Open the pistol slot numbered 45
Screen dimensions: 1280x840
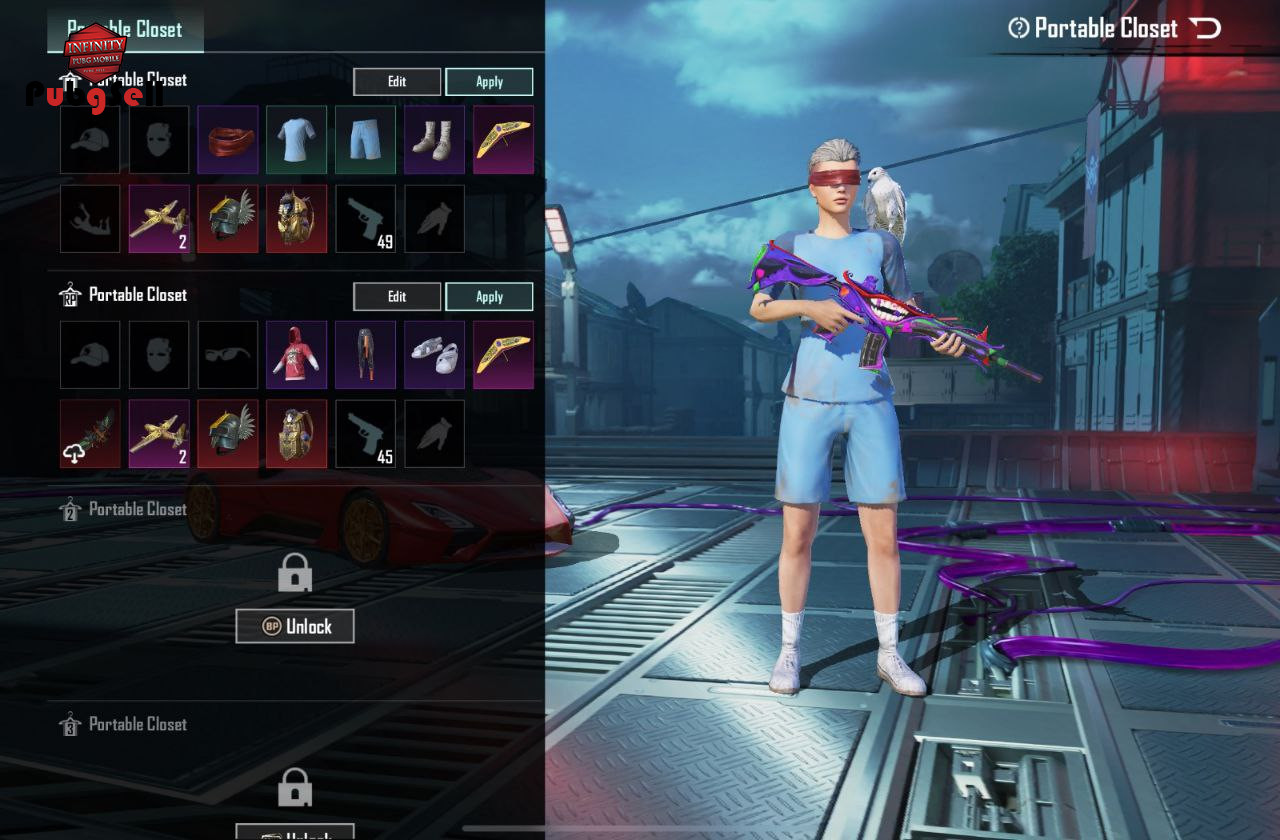pos(366,434)
